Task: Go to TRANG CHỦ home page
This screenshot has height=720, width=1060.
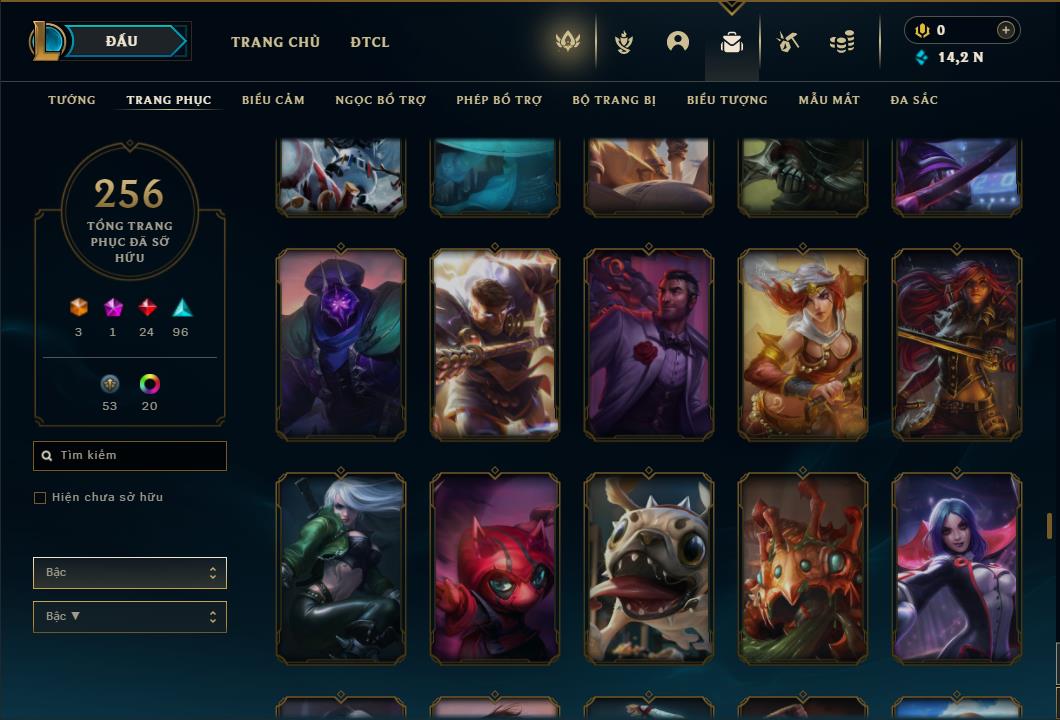Action: click(x=275, y=42)
